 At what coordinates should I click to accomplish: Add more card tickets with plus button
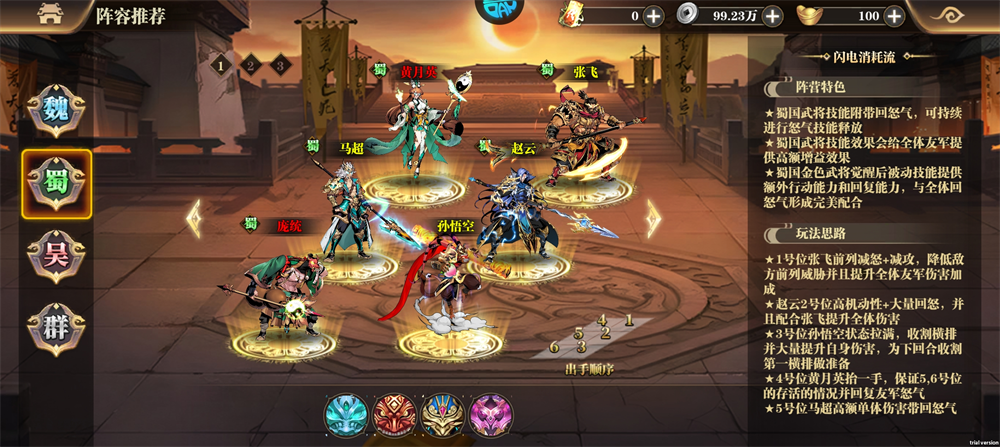coord(653,16)
